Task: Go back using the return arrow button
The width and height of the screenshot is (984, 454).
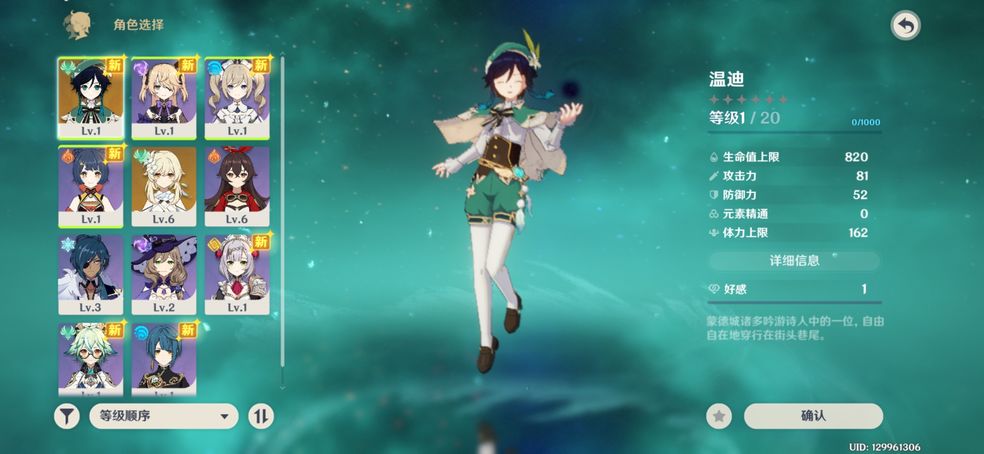Action: tap(905, 26)
